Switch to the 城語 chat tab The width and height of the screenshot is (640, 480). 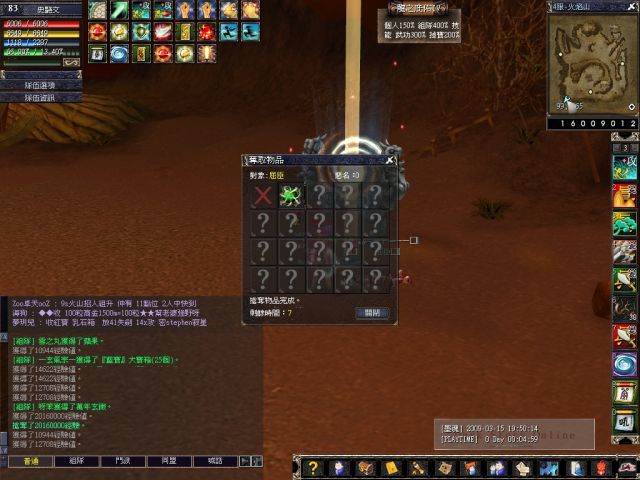point(215,461)
